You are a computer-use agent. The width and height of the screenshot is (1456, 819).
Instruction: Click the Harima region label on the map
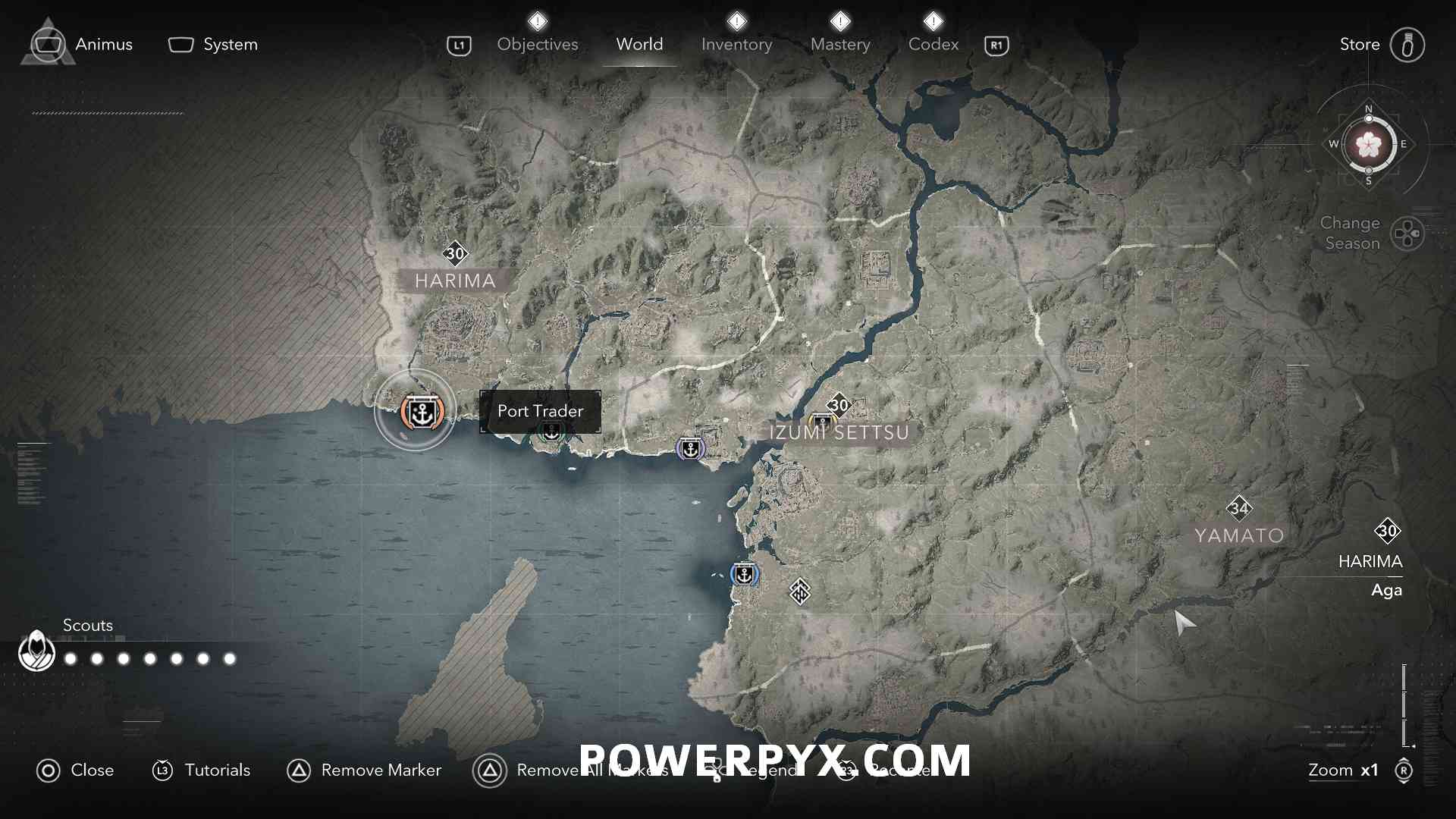coord(455,281)
